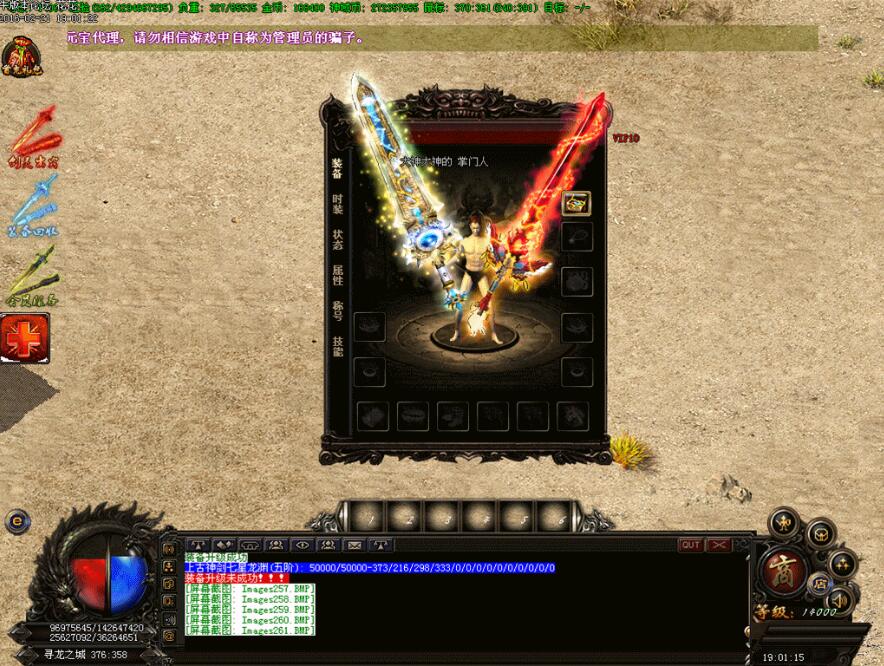This screenshot has height=666, width=884.
Task: Activate the red cross healing button
Action: 25,338
